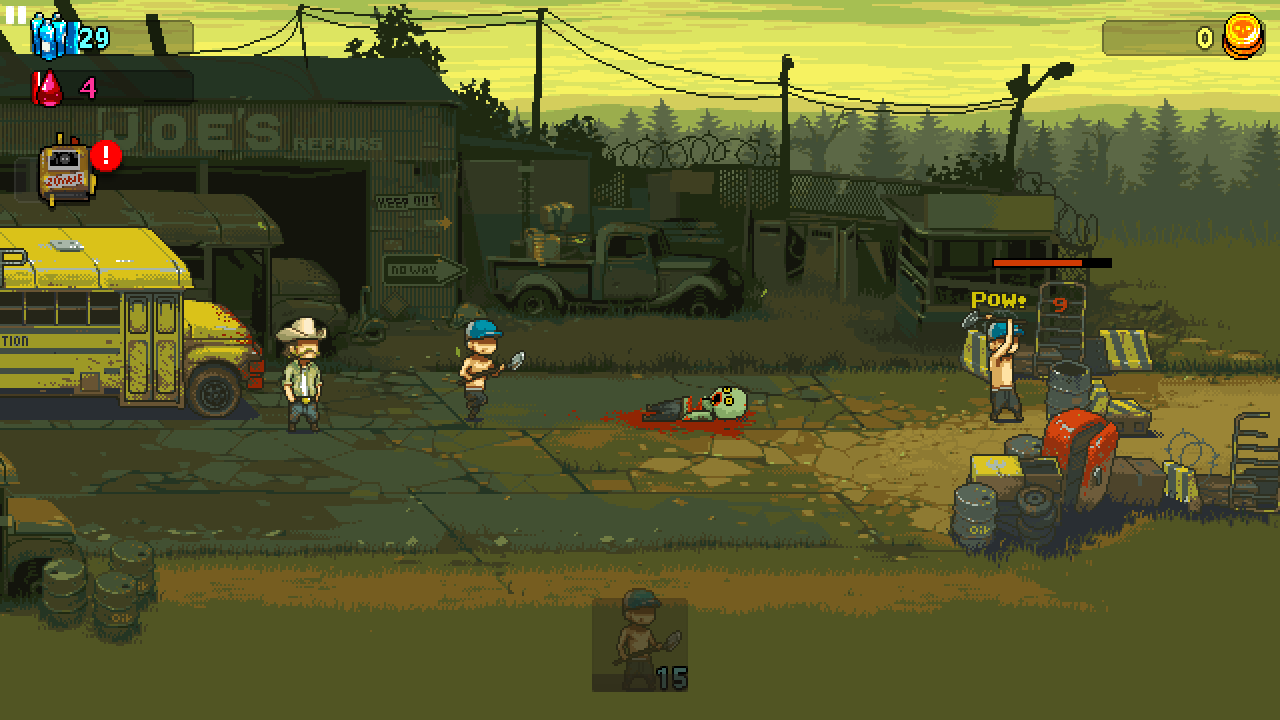Pause the game
1280x720 pixels.
coord(16,14)
